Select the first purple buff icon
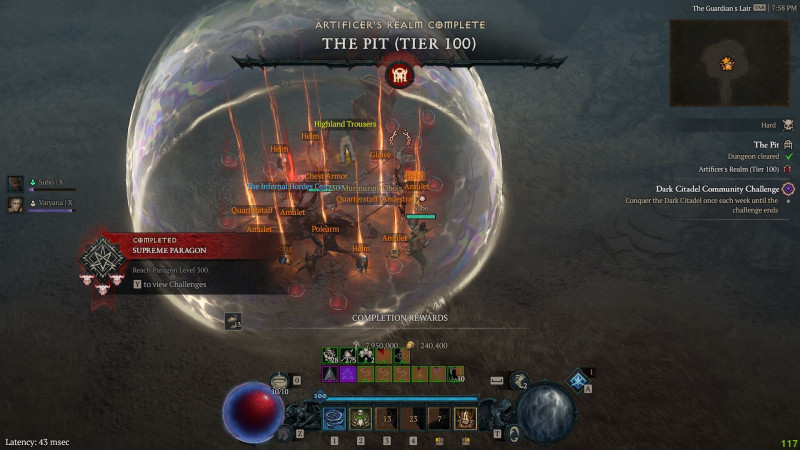 [329, 374]
